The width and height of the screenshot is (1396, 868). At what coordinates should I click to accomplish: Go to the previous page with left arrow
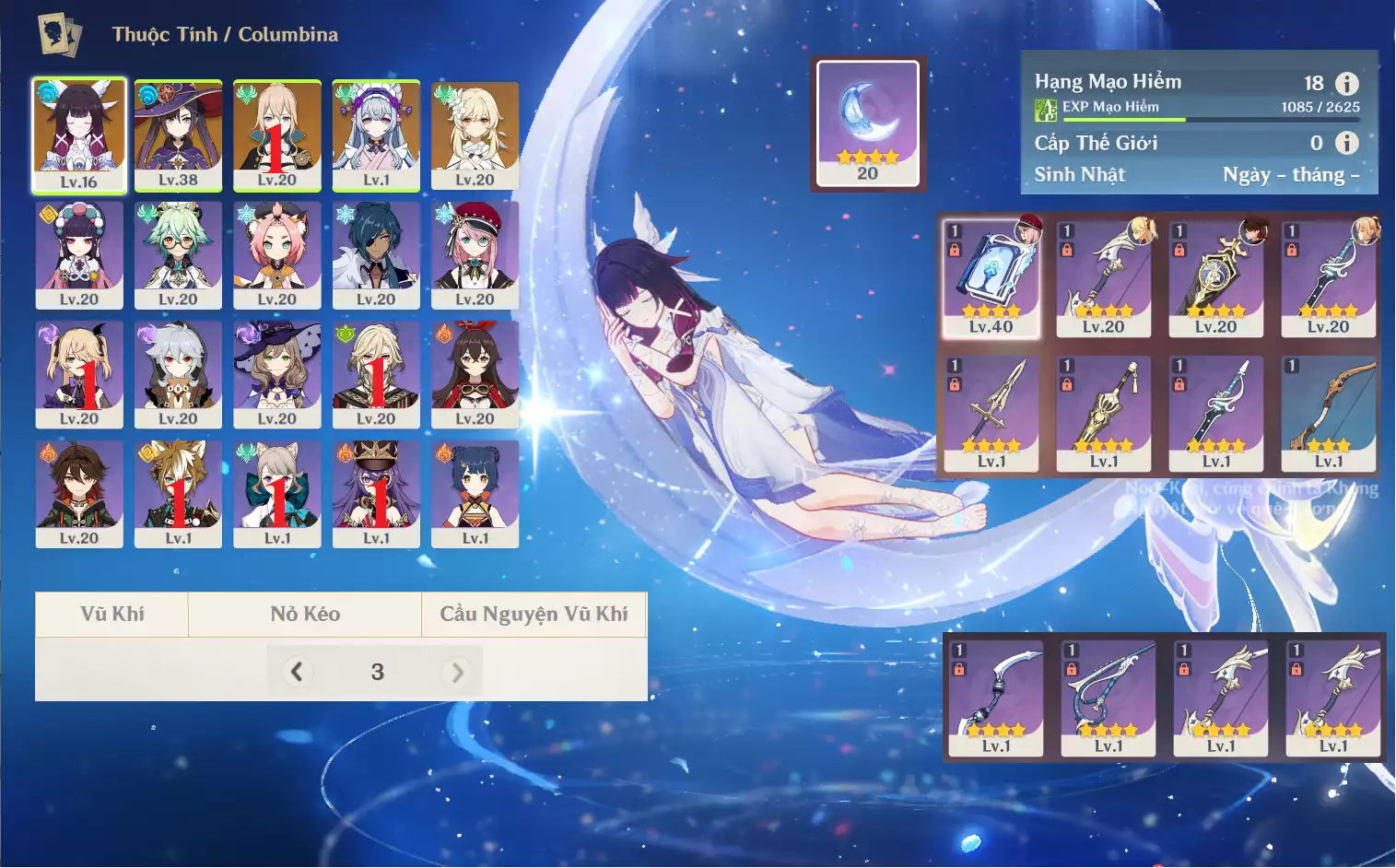click(296, 672)
